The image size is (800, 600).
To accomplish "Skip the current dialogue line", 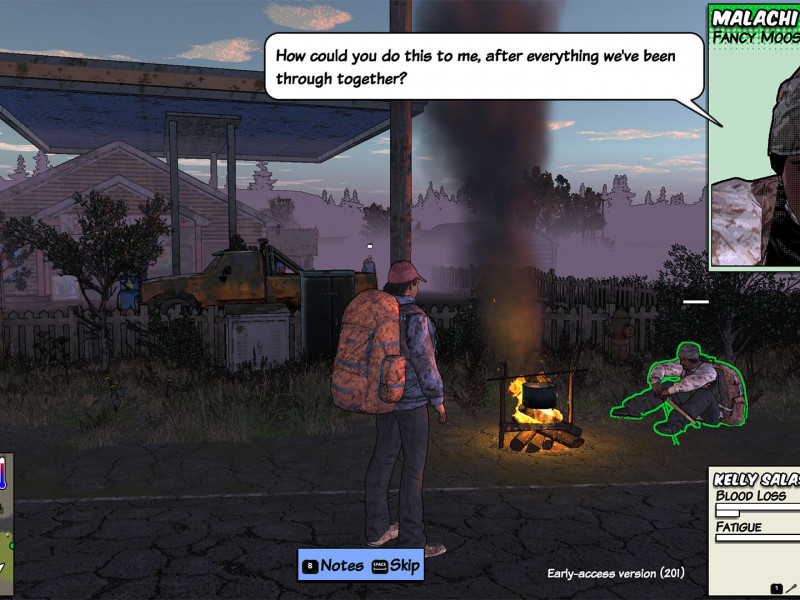I will (395, 565).
